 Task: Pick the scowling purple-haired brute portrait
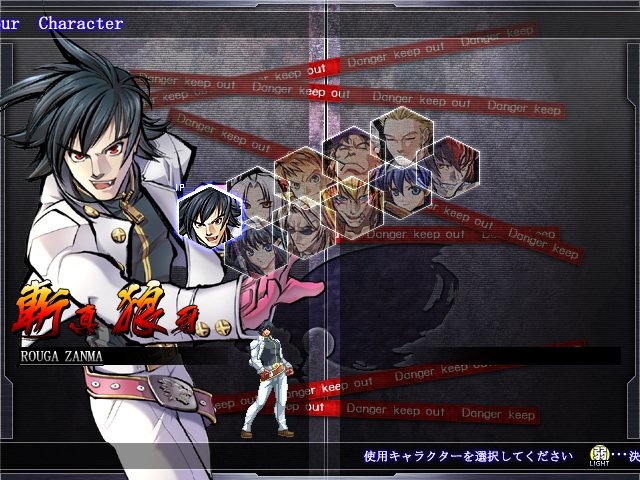(350, 152)
